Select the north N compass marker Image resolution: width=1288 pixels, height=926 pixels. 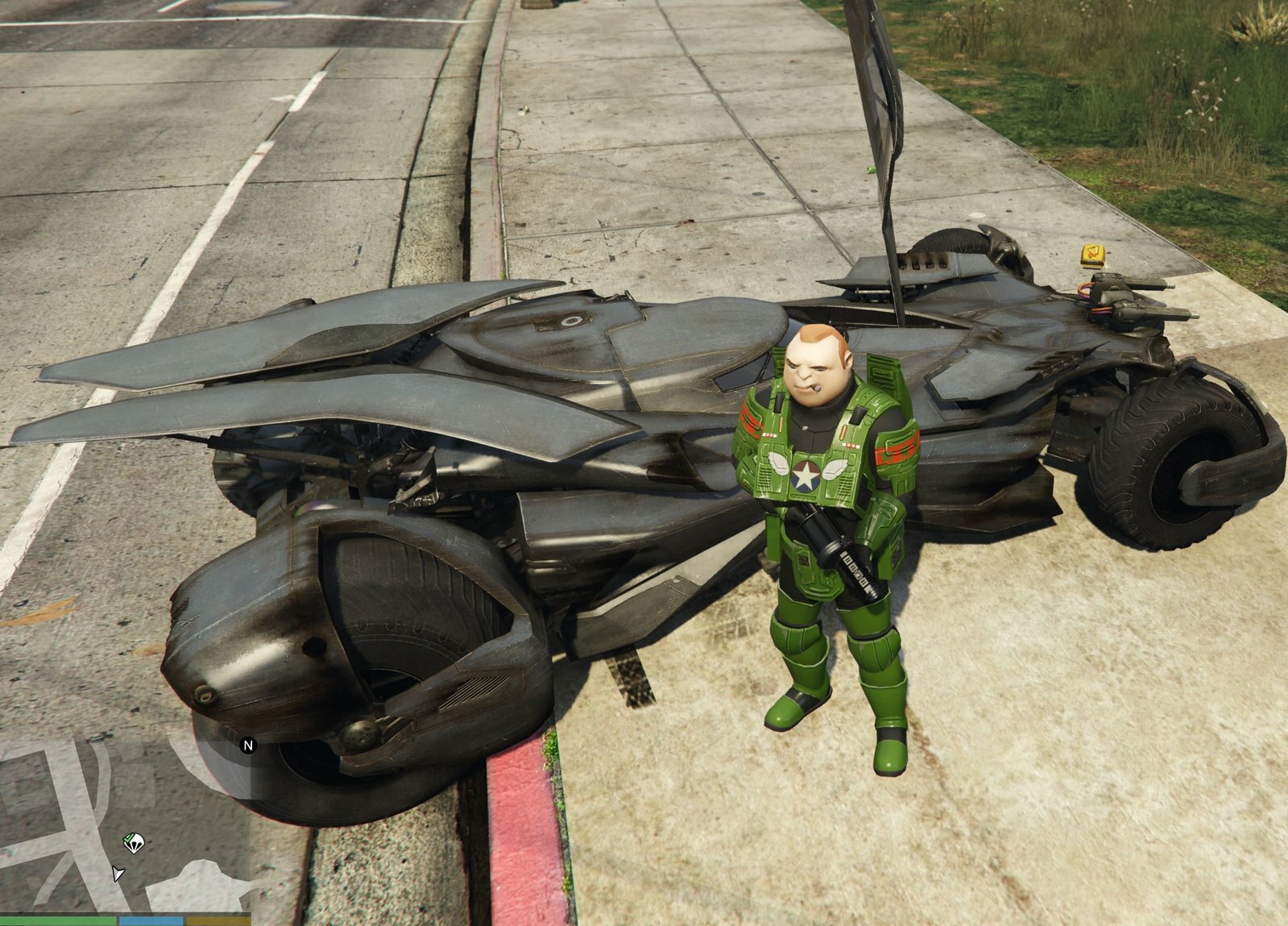click(x=248, y=745)
